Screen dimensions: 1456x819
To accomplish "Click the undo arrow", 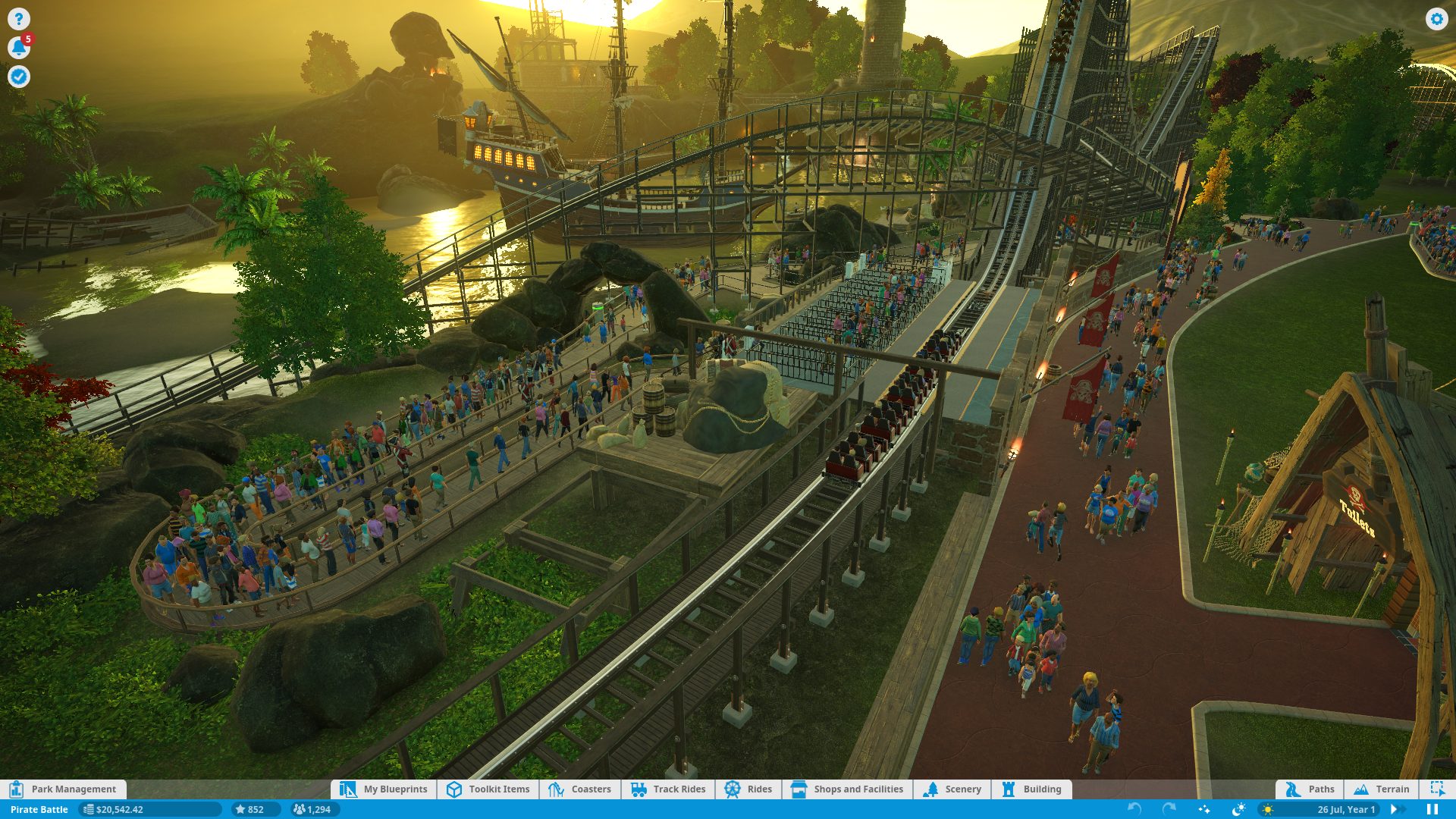I will coord(1134,809).
